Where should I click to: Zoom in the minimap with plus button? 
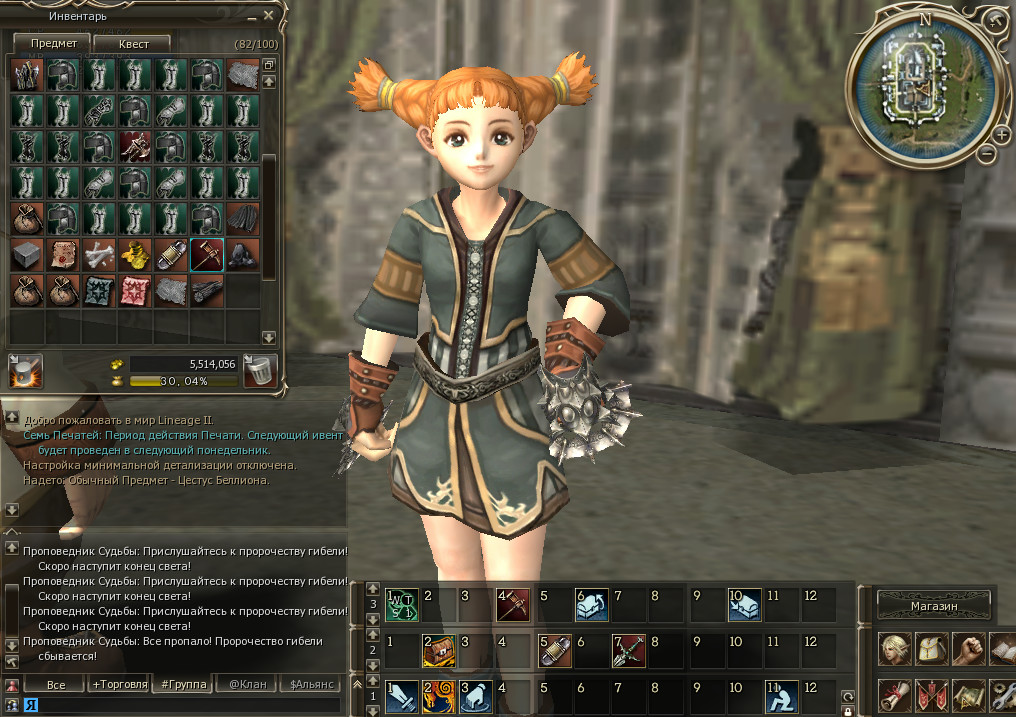click(x=1001, y=134)
